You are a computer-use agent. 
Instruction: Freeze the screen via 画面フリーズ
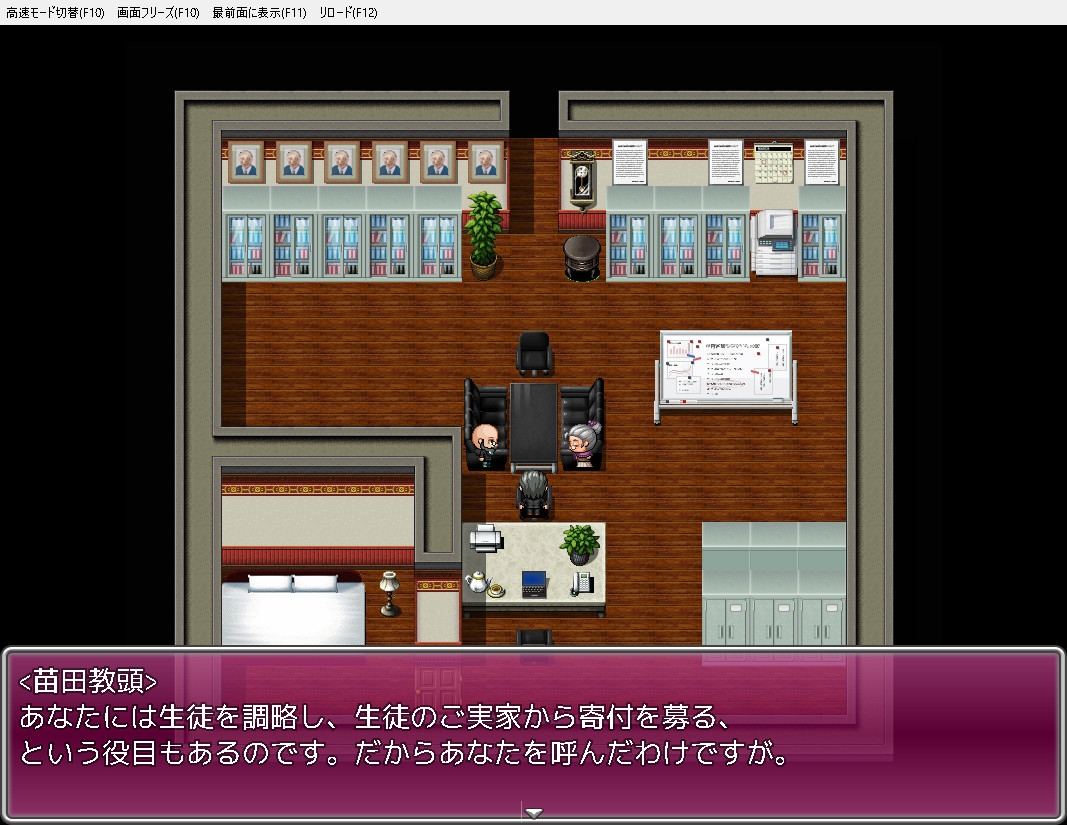coord(158,12)
